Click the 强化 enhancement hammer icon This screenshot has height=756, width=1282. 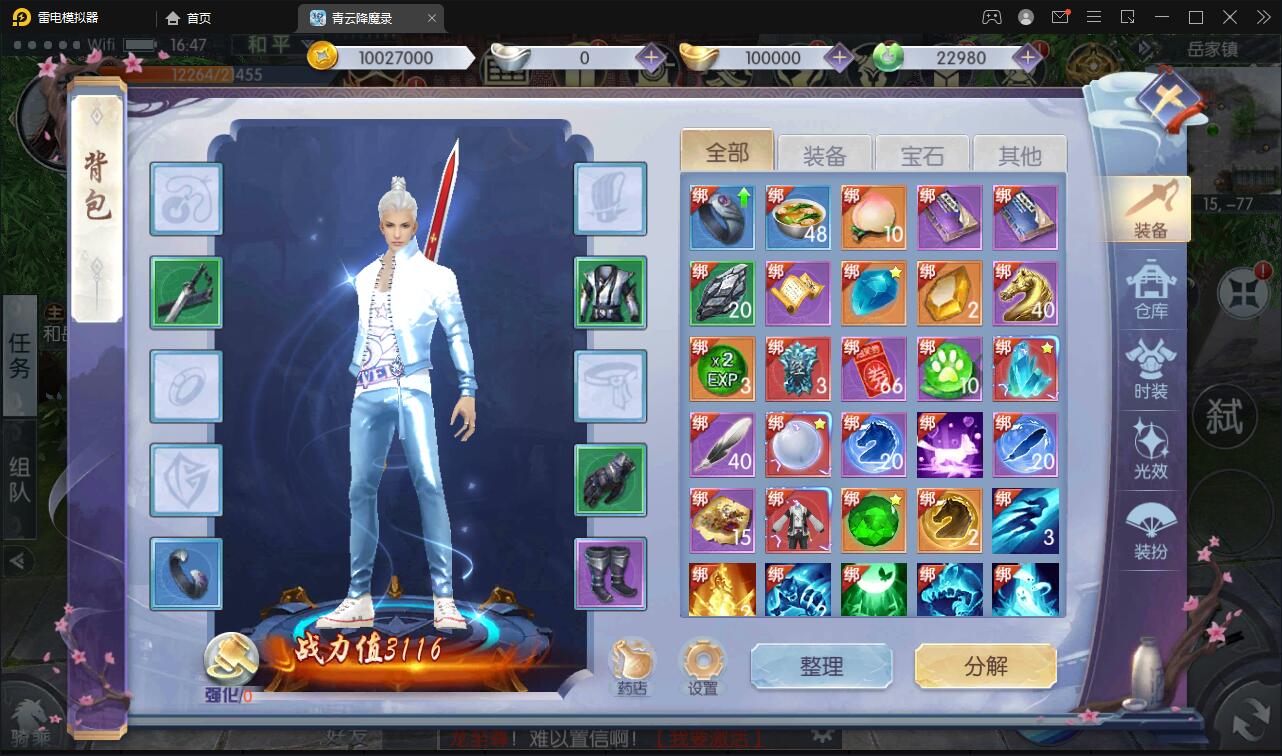pos(232,660)
